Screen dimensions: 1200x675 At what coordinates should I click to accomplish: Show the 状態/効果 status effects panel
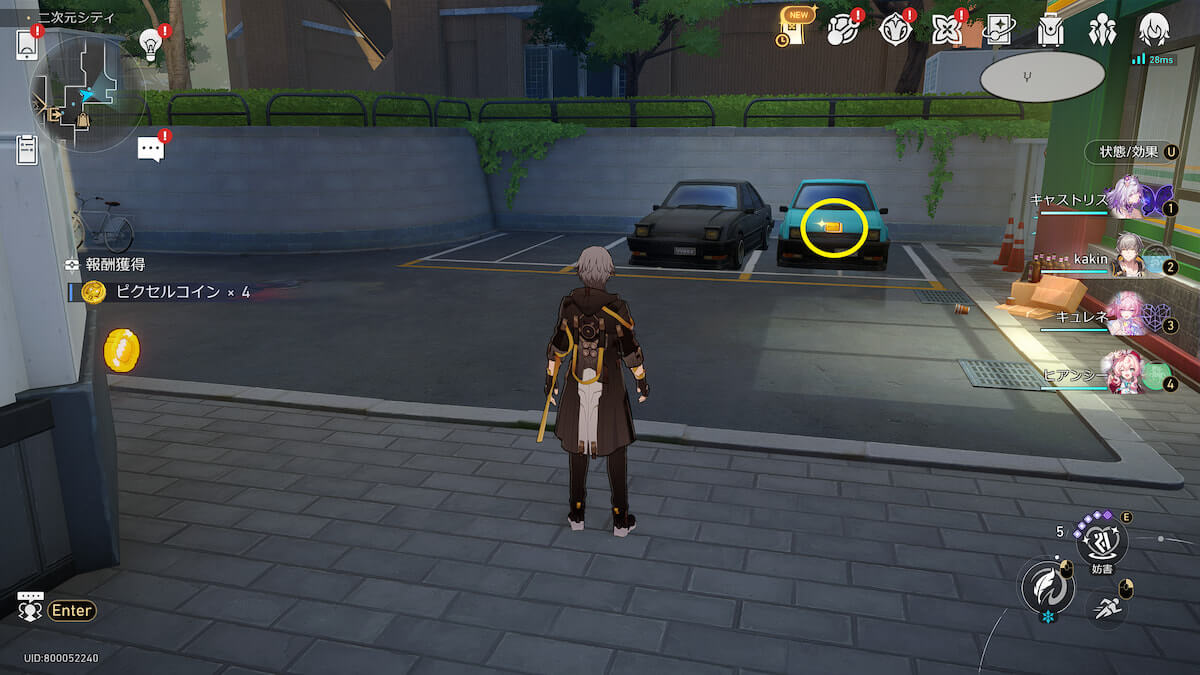[1131, 152]
